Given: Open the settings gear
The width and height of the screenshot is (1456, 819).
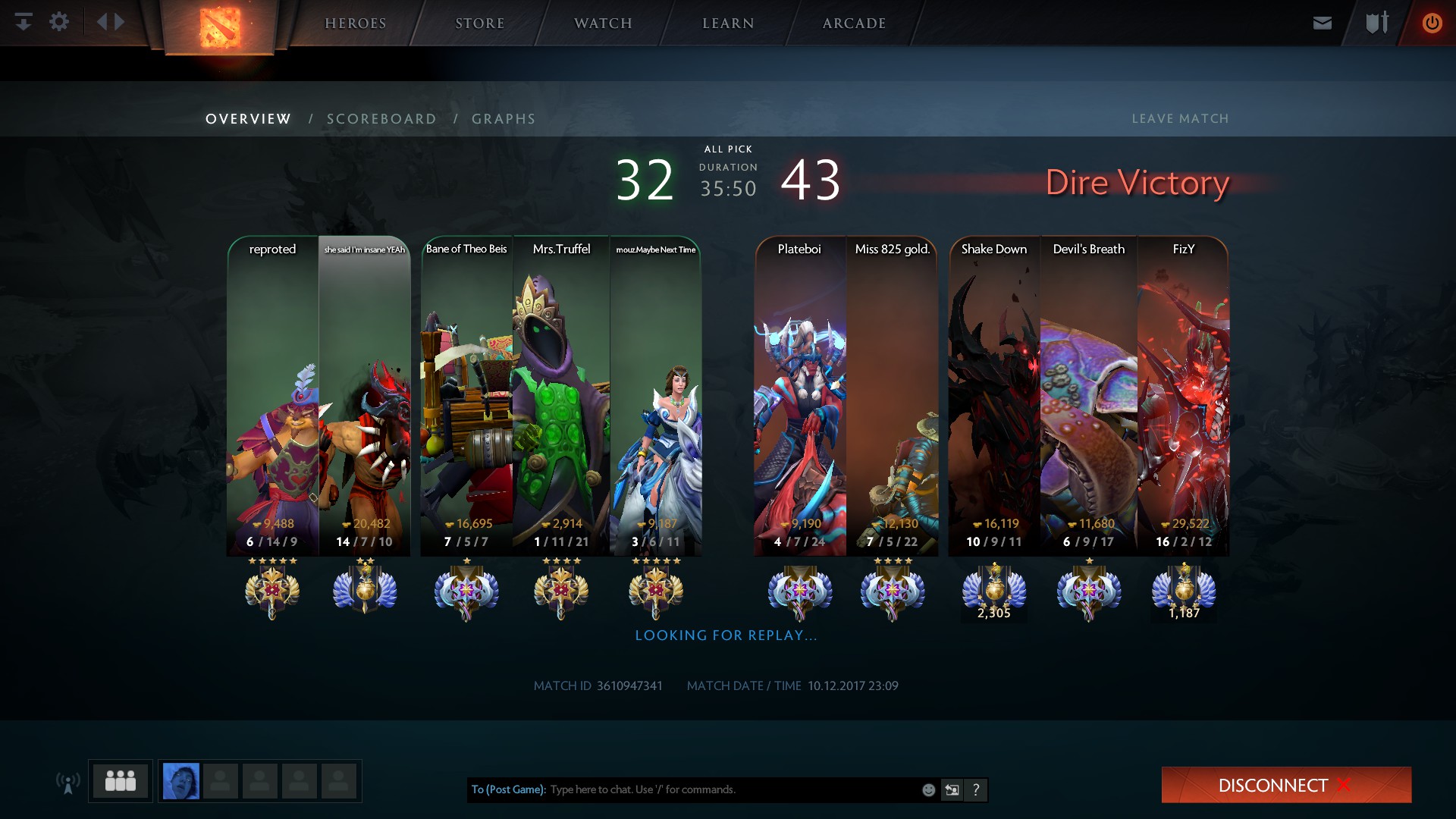Looking at the screenshot, I should pyautogui.click(x=59, y=22).
